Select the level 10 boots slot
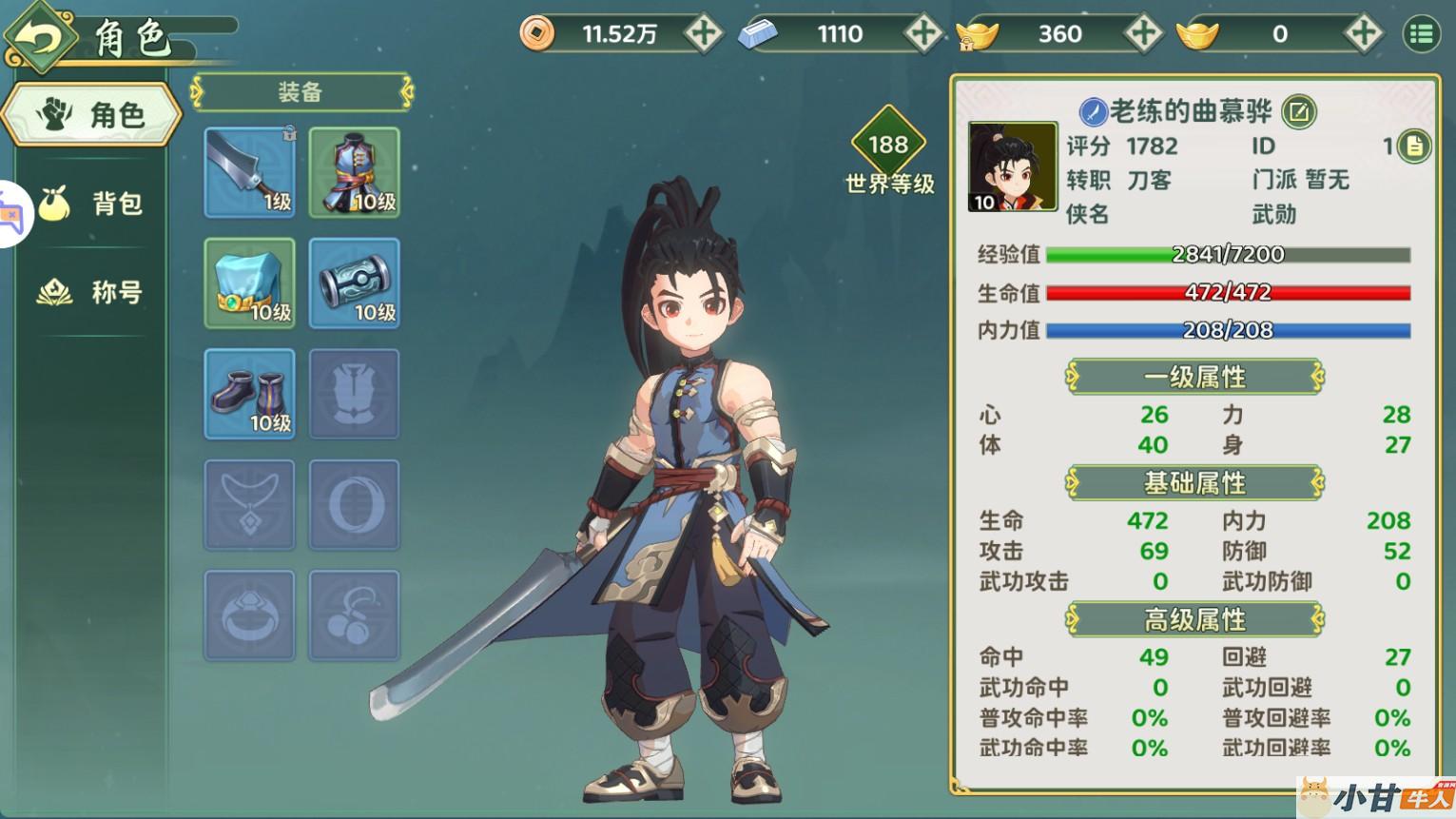Screen dimensions: 1456x819 pyautogui.click(x=249, y=394)
